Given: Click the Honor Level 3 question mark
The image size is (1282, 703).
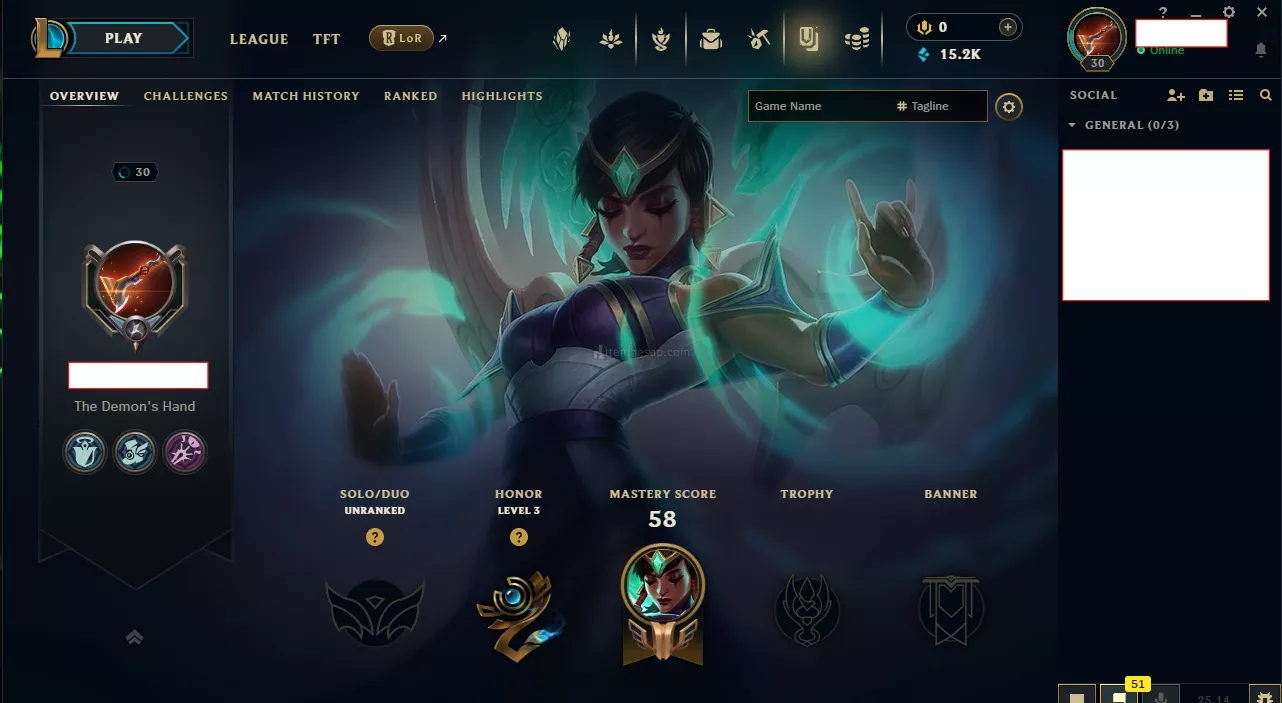Looking at the screenshot, I should (x=519, y=537).
